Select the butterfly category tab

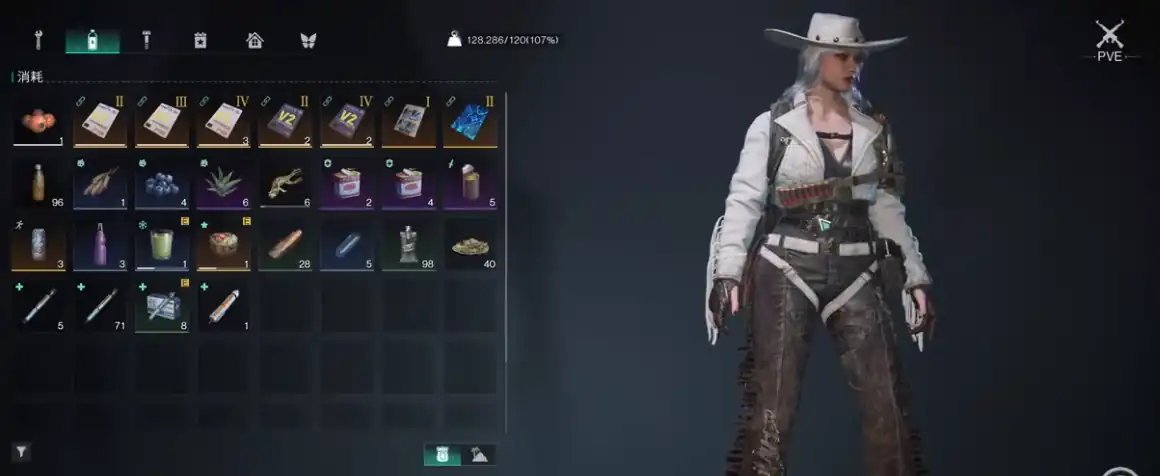(308, 40)
